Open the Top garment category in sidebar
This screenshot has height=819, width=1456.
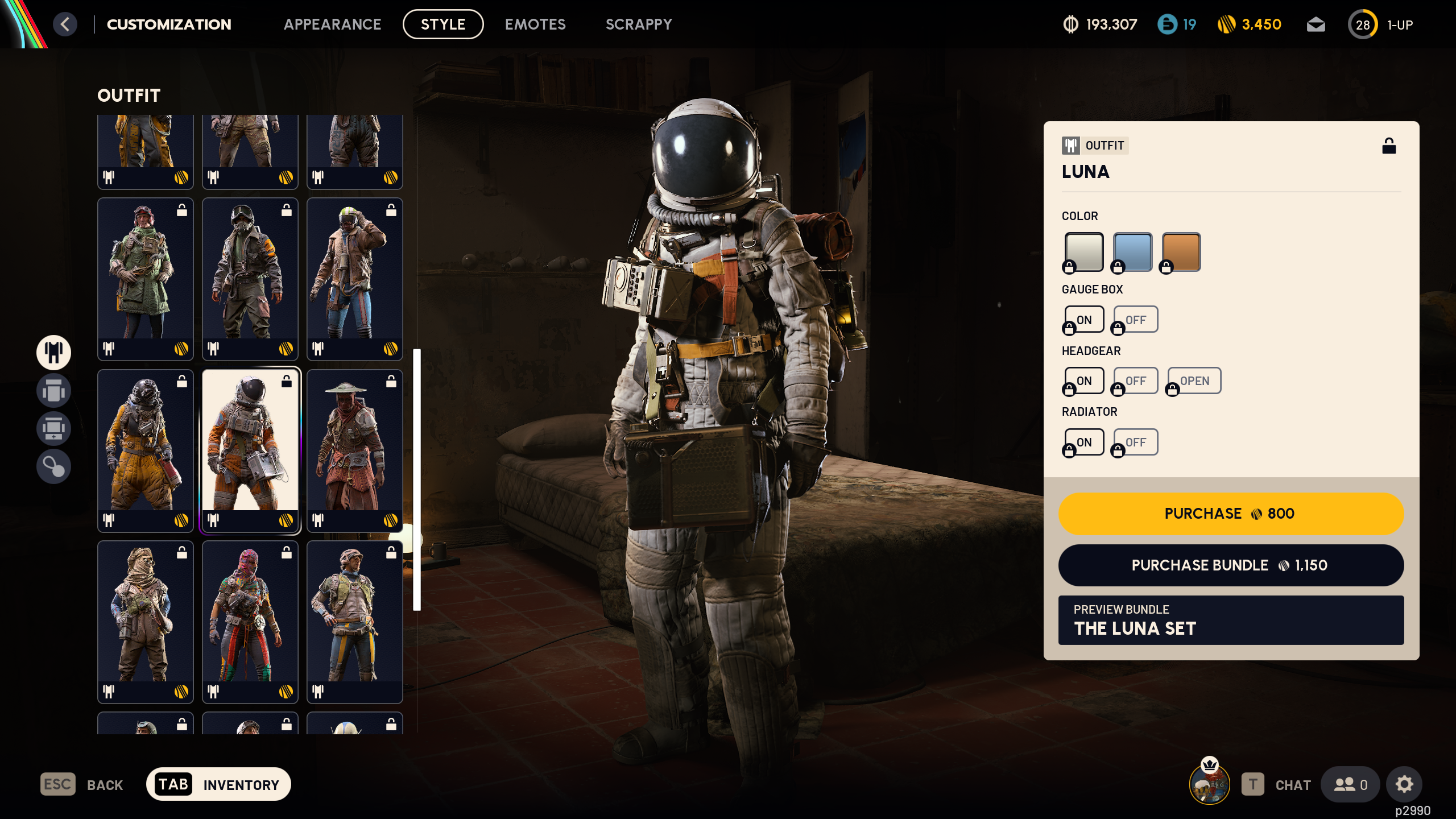point(53,391)
